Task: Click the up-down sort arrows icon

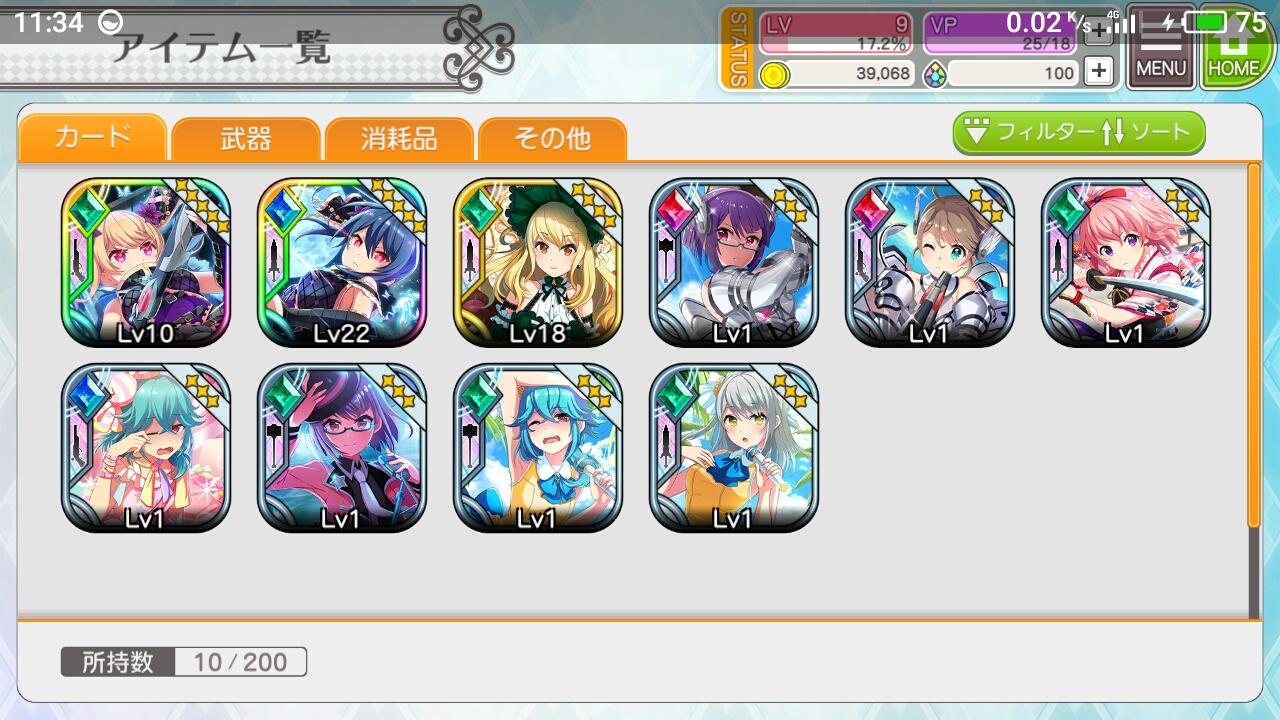Action: (x=1117, y=129)
